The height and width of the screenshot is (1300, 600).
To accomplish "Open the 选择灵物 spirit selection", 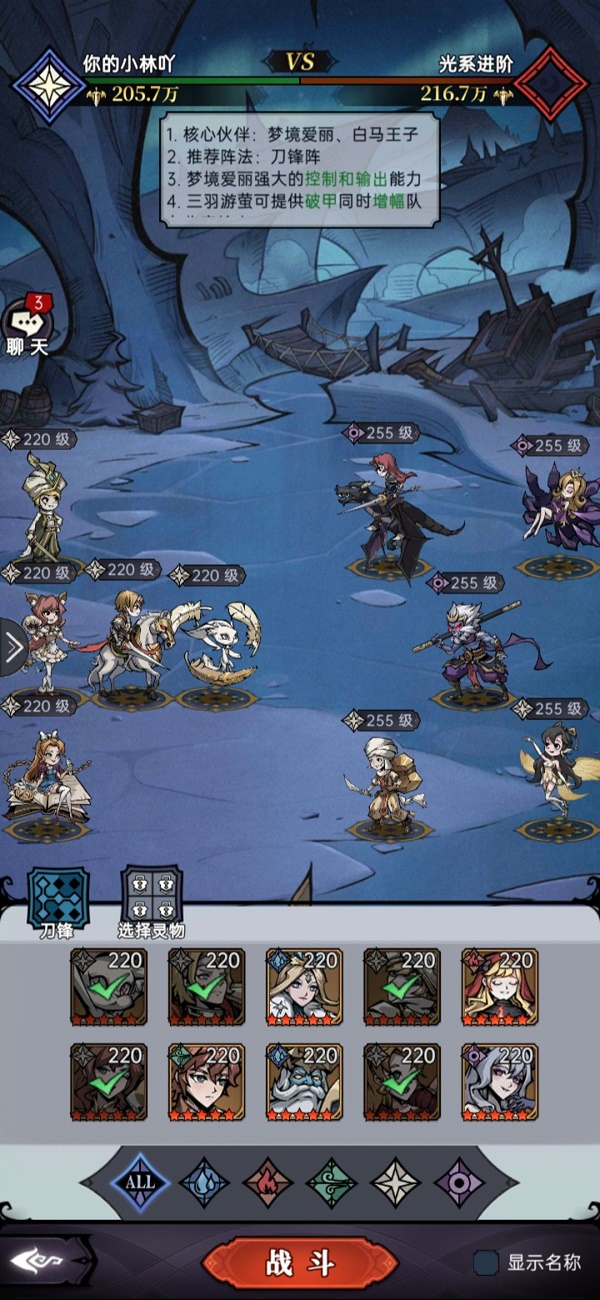I will pos(151,900).
